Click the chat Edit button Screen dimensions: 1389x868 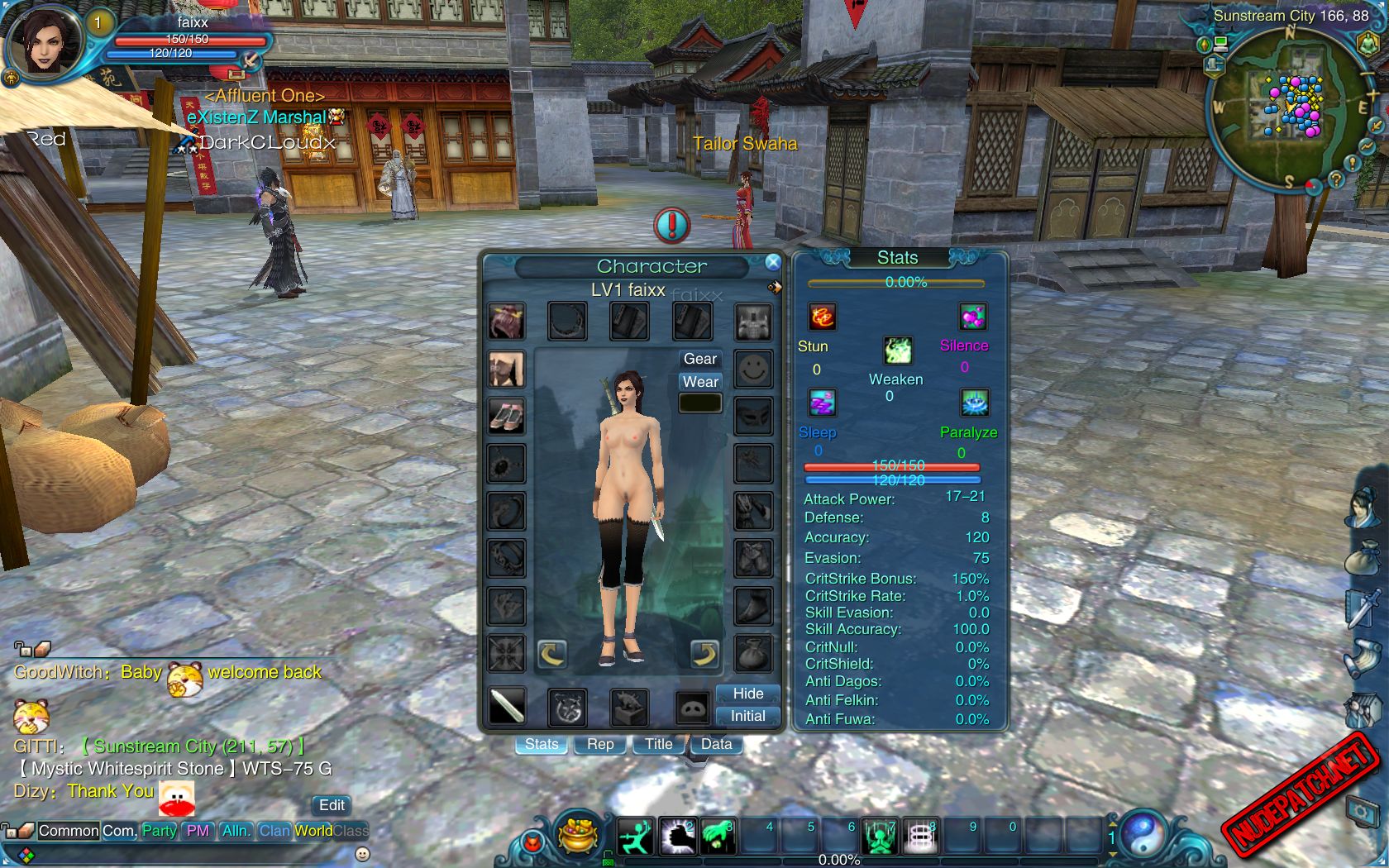[332, 805]
